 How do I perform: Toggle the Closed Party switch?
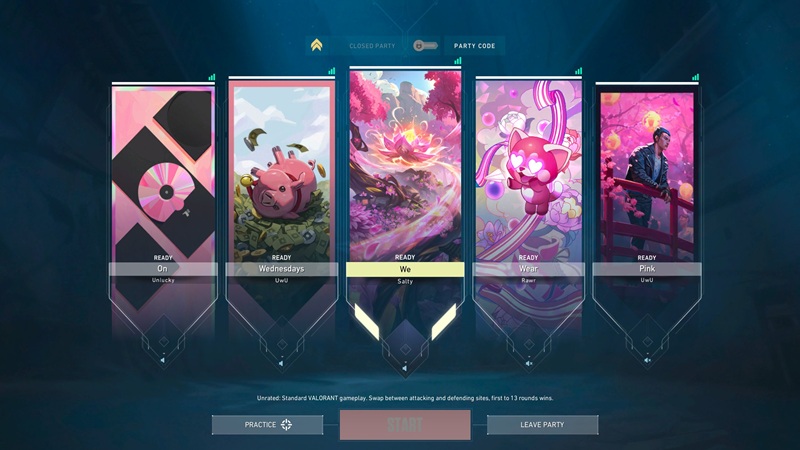[424, 46]
